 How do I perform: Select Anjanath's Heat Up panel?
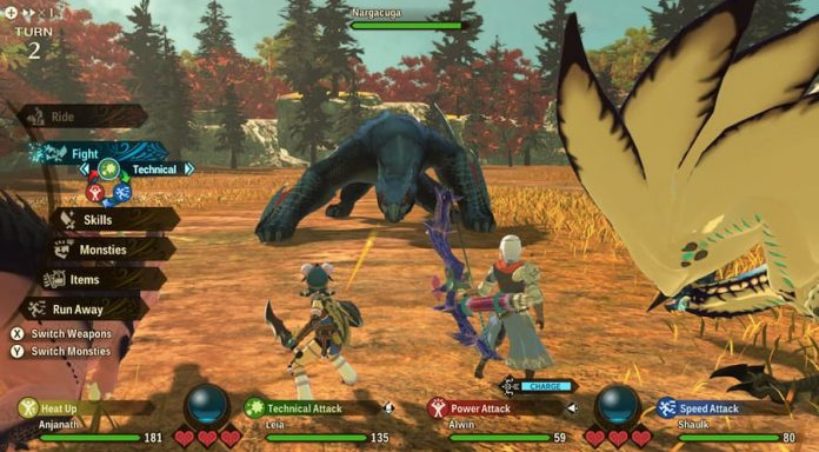[80, 409]
